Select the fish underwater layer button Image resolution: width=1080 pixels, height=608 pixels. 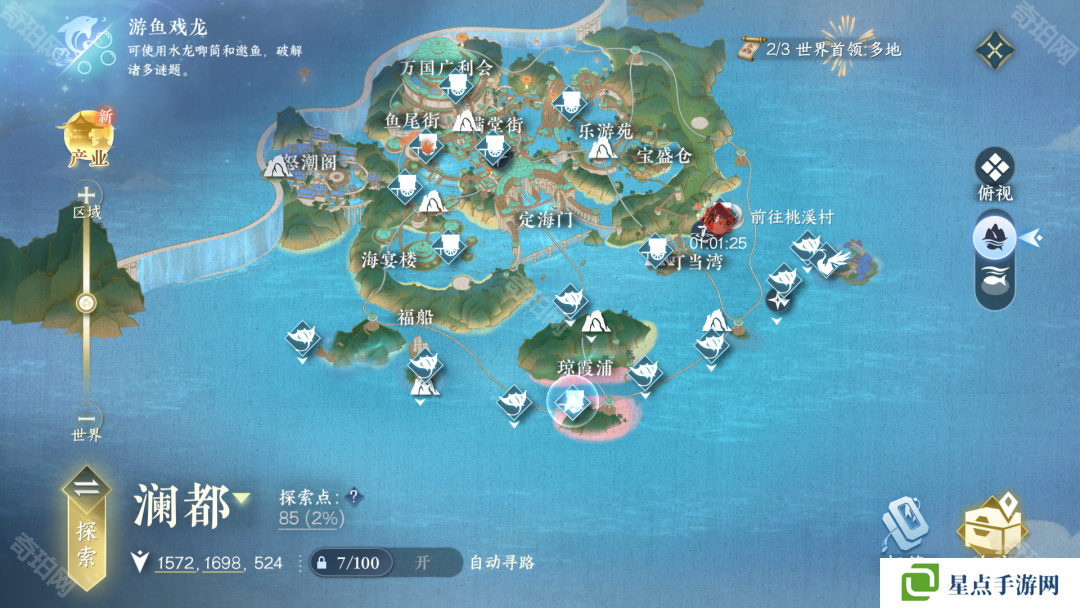[x=995, y=281]
